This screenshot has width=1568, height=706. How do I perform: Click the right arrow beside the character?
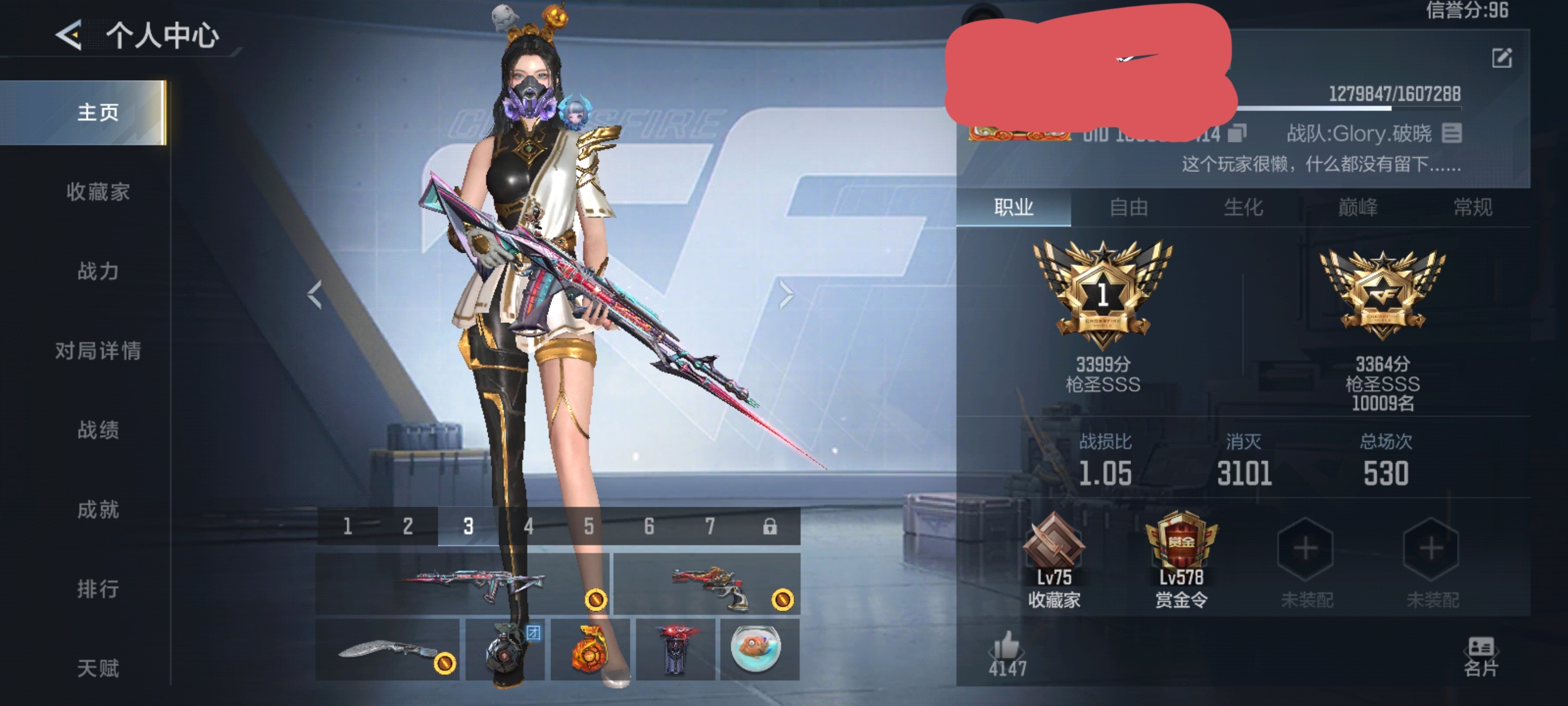click(x=786, y=295)
